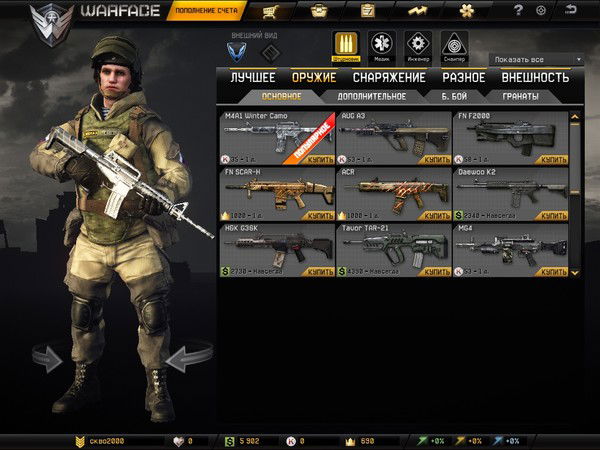This screenshot has width=600, height=450.
Task: Select the Медик class icon
Action: [x=381, y=46]
